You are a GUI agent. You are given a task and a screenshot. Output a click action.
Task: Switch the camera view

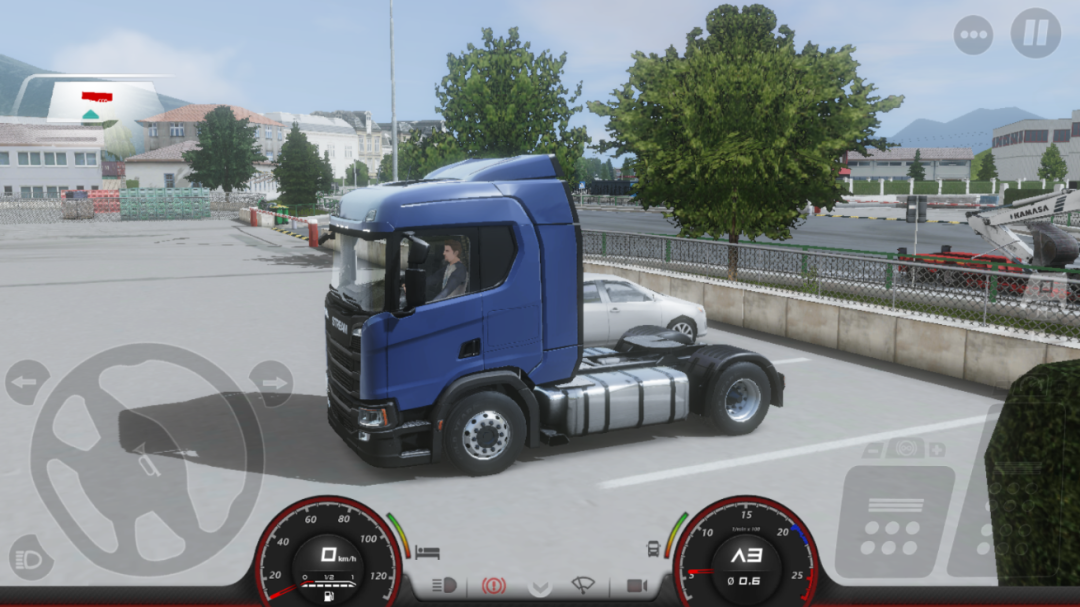636,585
